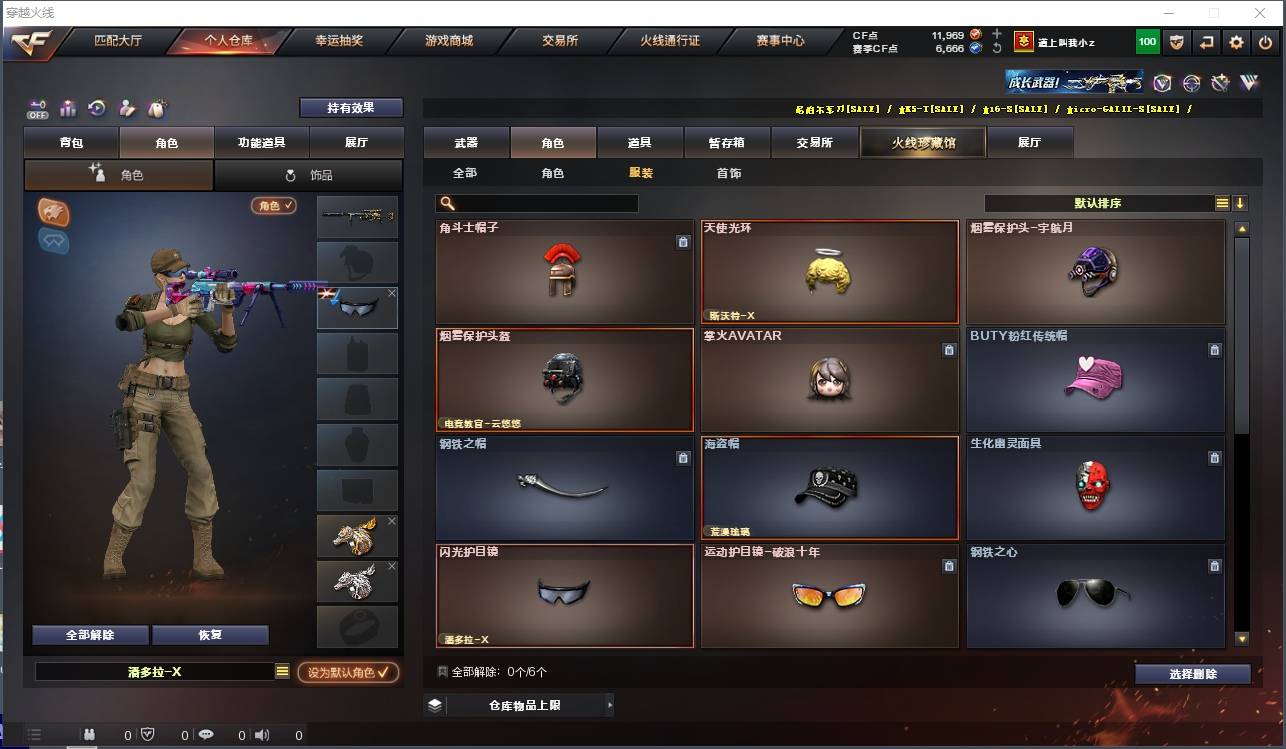This screenshot has width=1286, height=749.
Task: Click the 设为默认角色 checkmark control
Action: tap(349, 673)
